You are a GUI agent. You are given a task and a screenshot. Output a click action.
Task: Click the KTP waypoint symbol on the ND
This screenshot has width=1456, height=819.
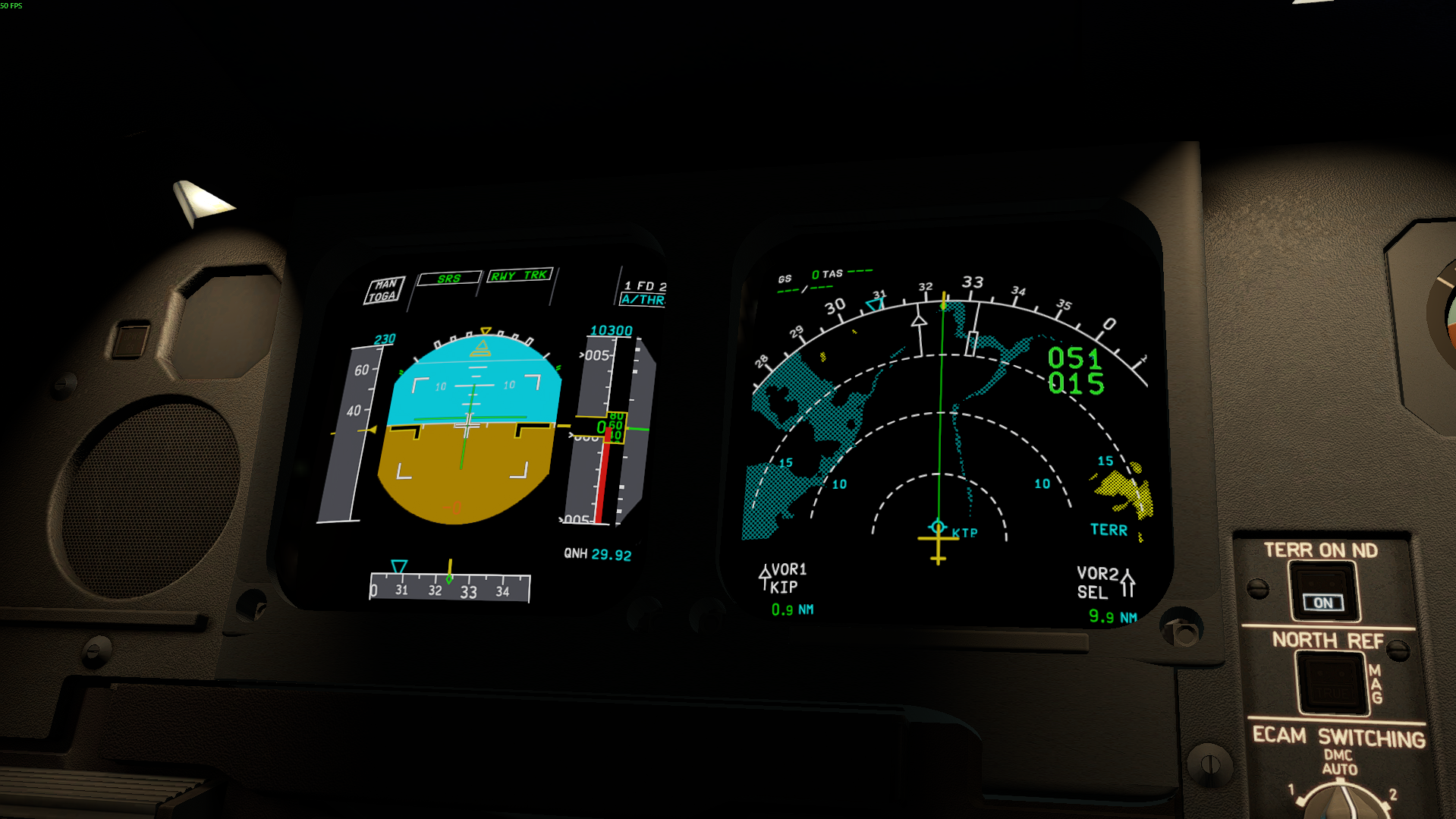pyautogui.click(x=939, y=526)
